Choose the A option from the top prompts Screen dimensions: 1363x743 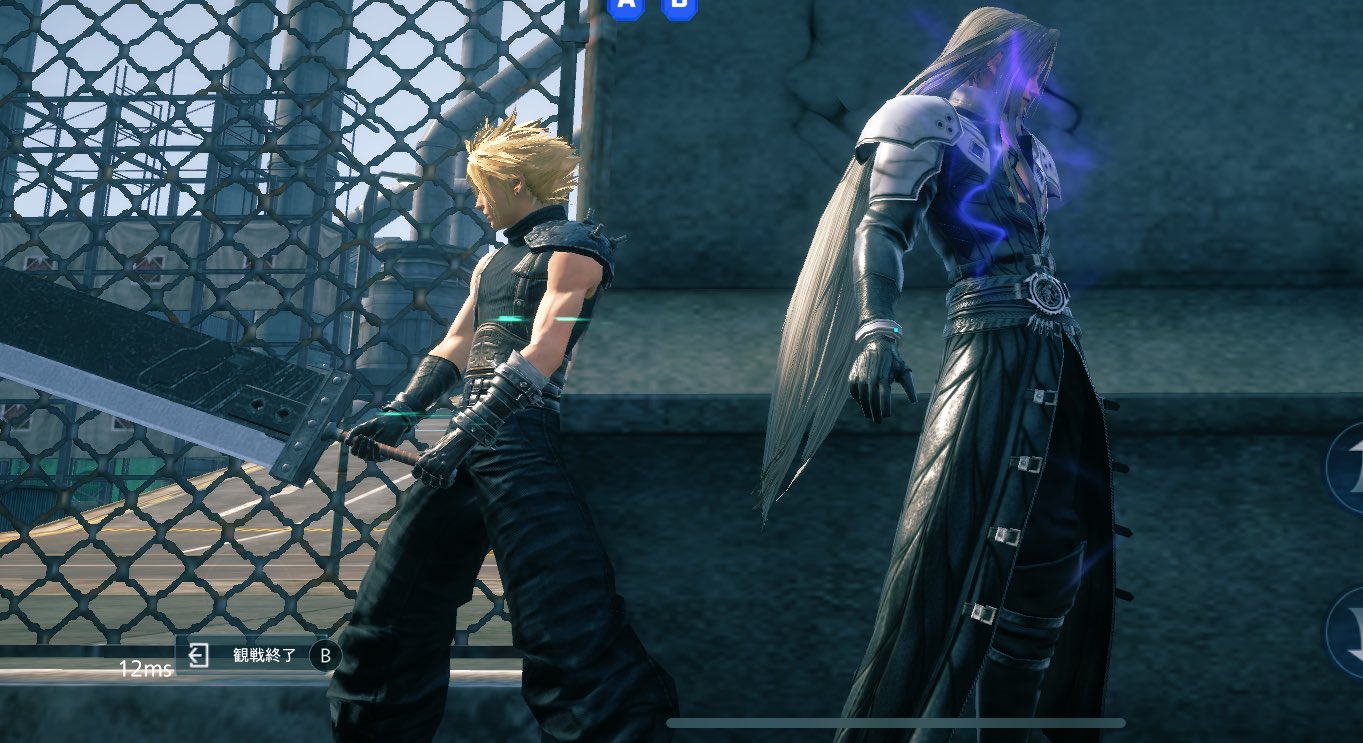625,9
